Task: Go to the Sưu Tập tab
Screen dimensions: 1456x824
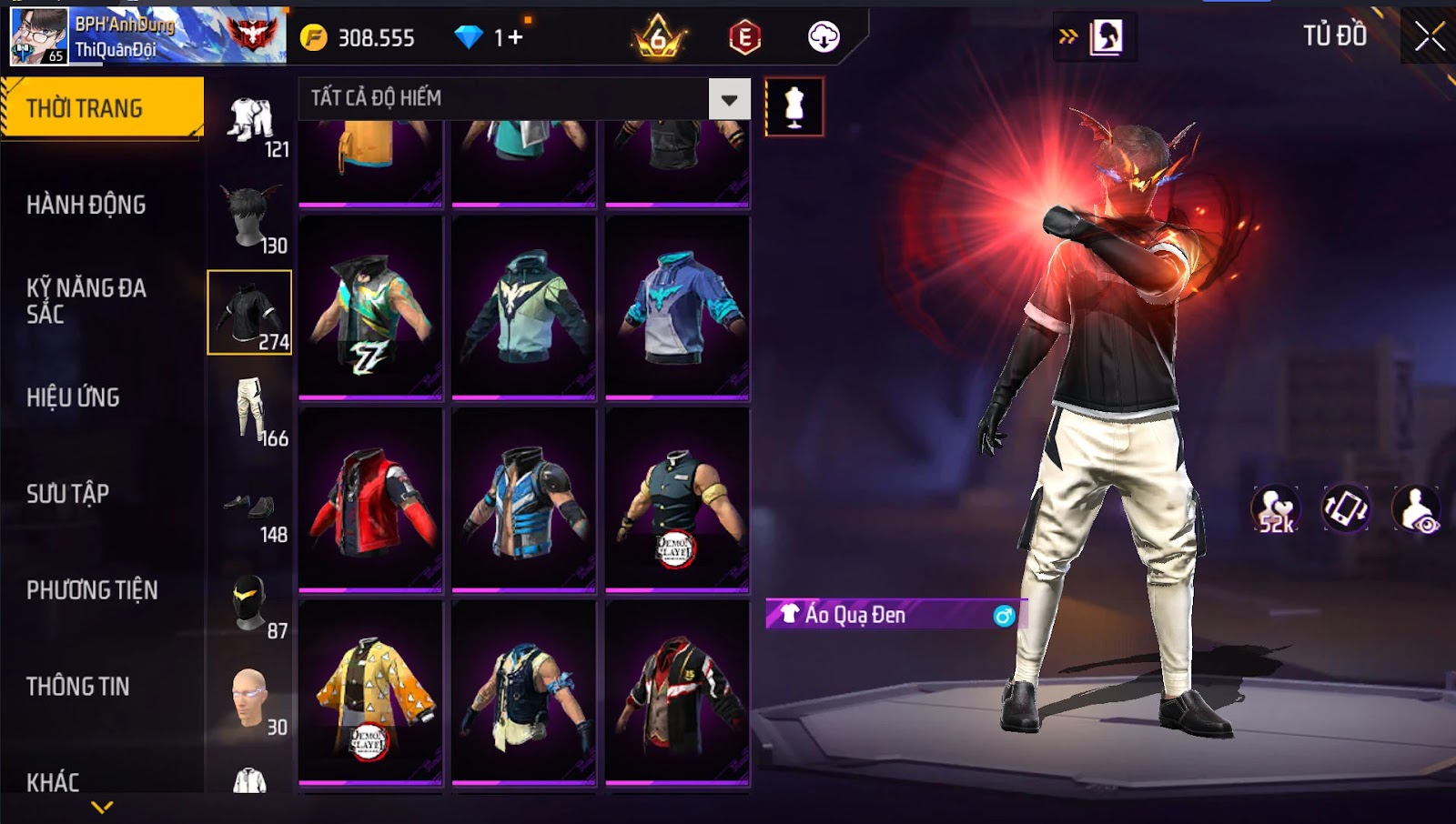Action: tap(68, 494)
